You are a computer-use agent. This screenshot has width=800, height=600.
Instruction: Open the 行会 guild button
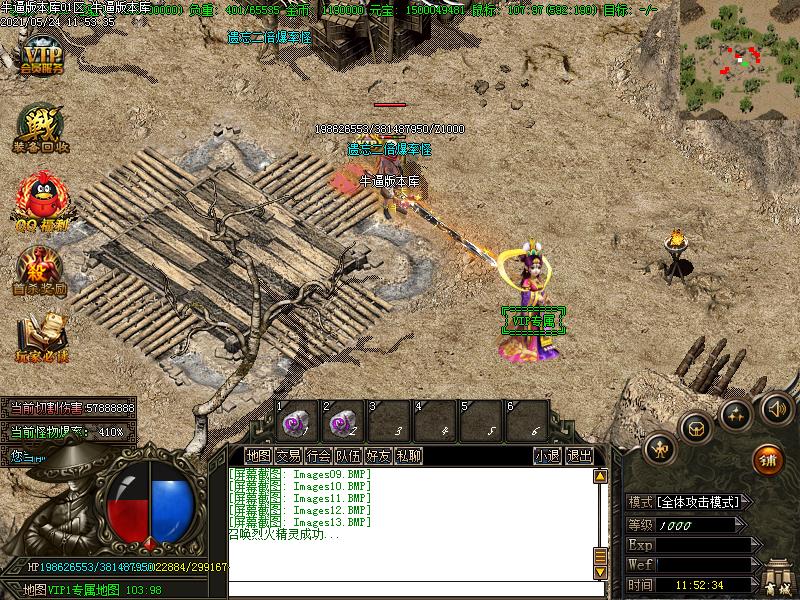(x=319, y=455)
